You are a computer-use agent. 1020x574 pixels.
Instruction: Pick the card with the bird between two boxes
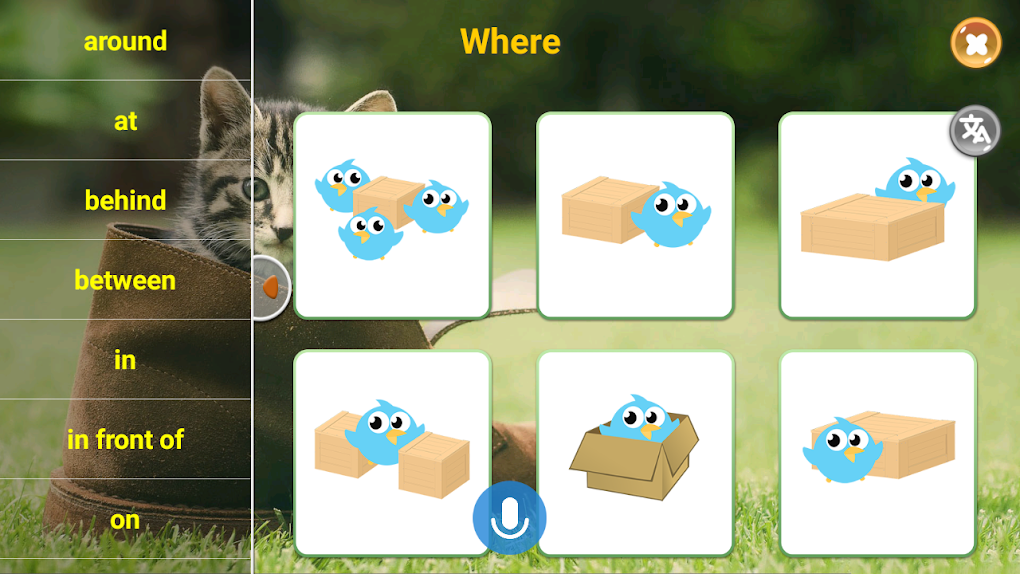pos(392,452)
